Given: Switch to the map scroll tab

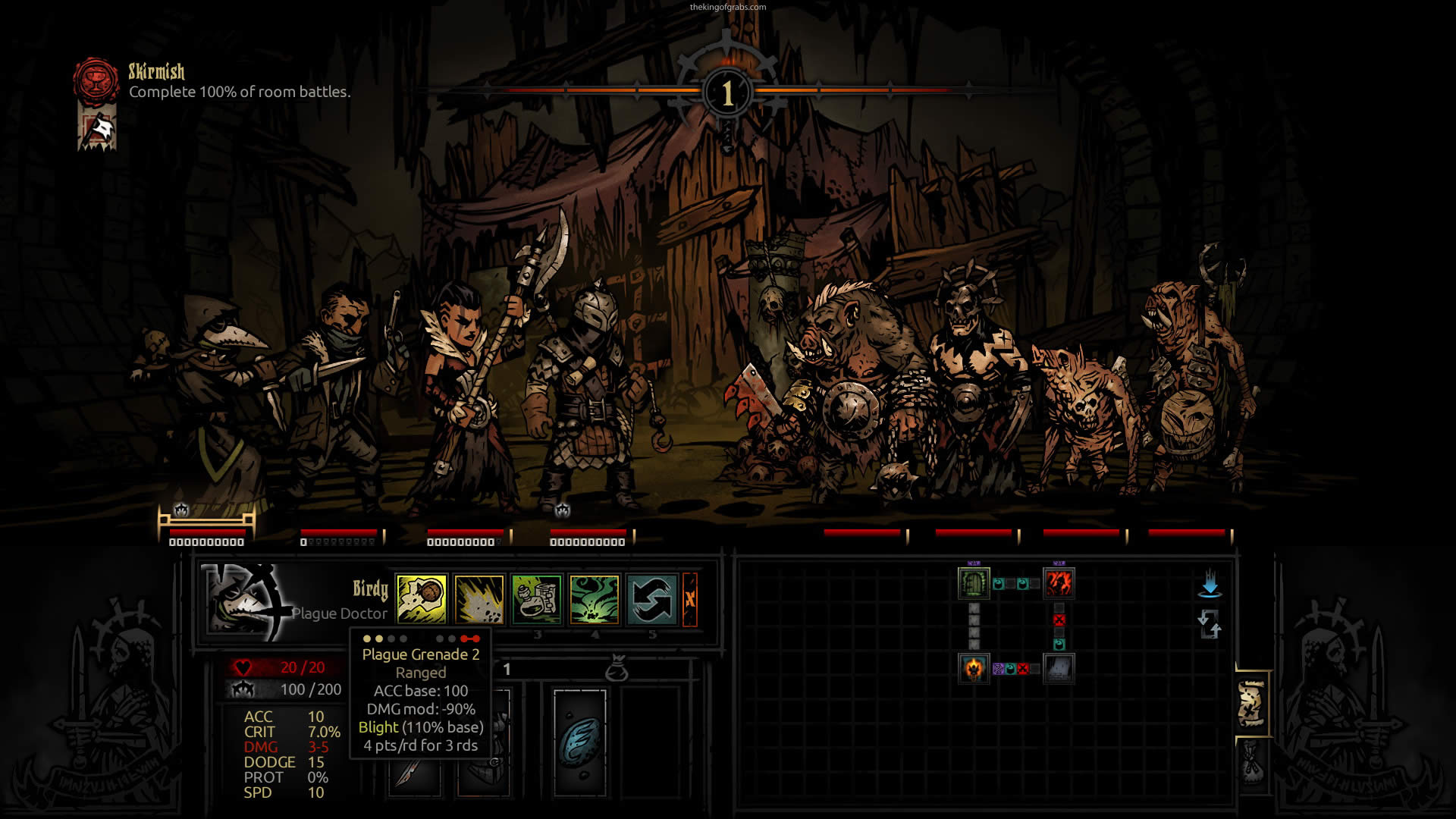Looking at the screenshot, I should click(x=1252, y=703).
